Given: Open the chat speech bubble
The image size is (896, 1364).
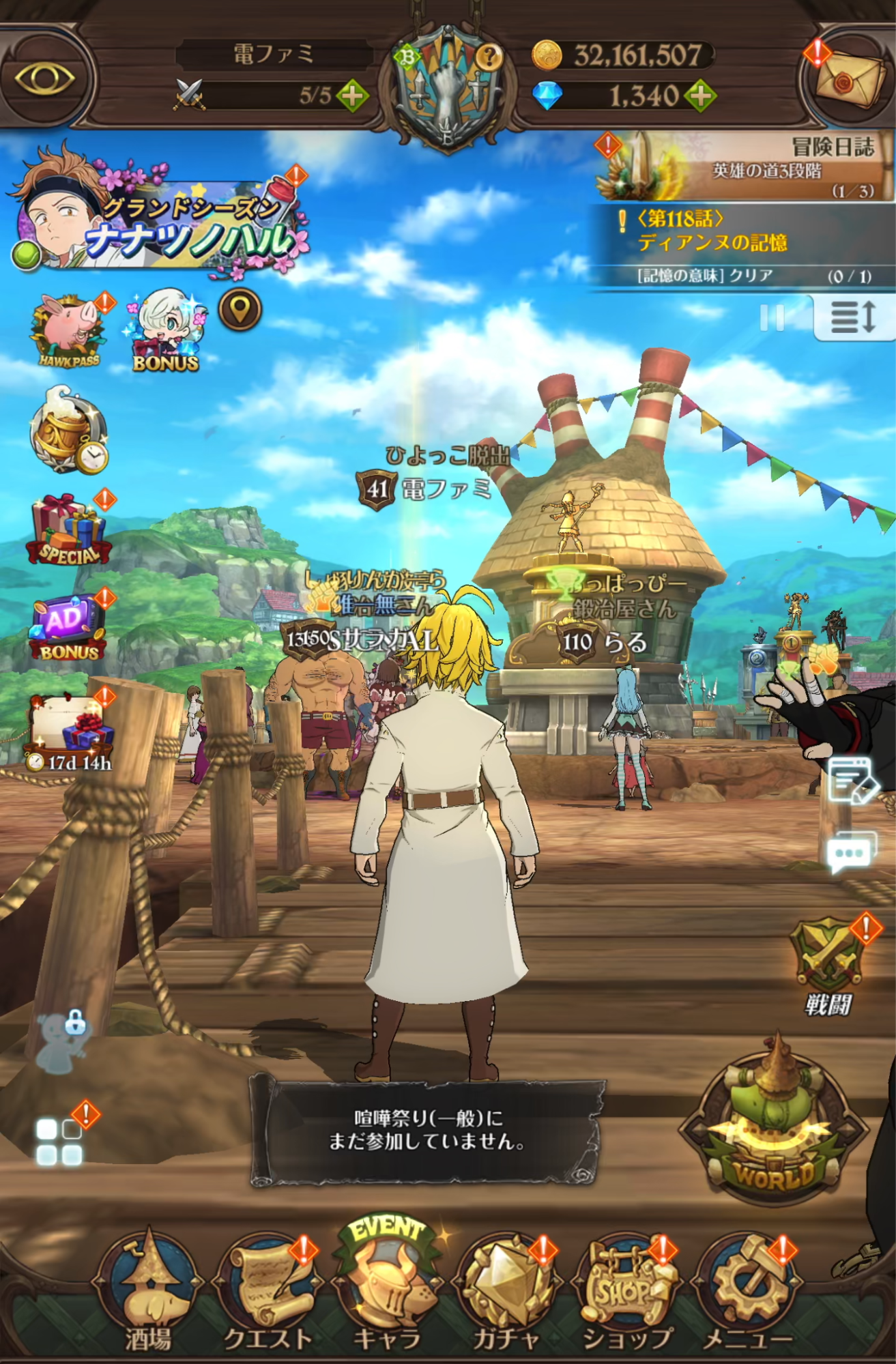Looking at the screenshot, I should point(850,852).
